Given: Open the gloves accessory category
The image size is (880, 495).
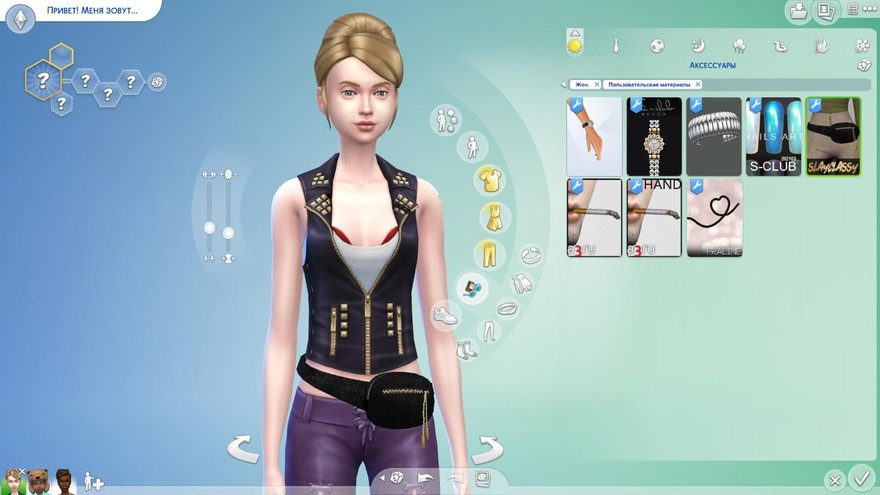Looking at the screenshot, I should point(520,283).
